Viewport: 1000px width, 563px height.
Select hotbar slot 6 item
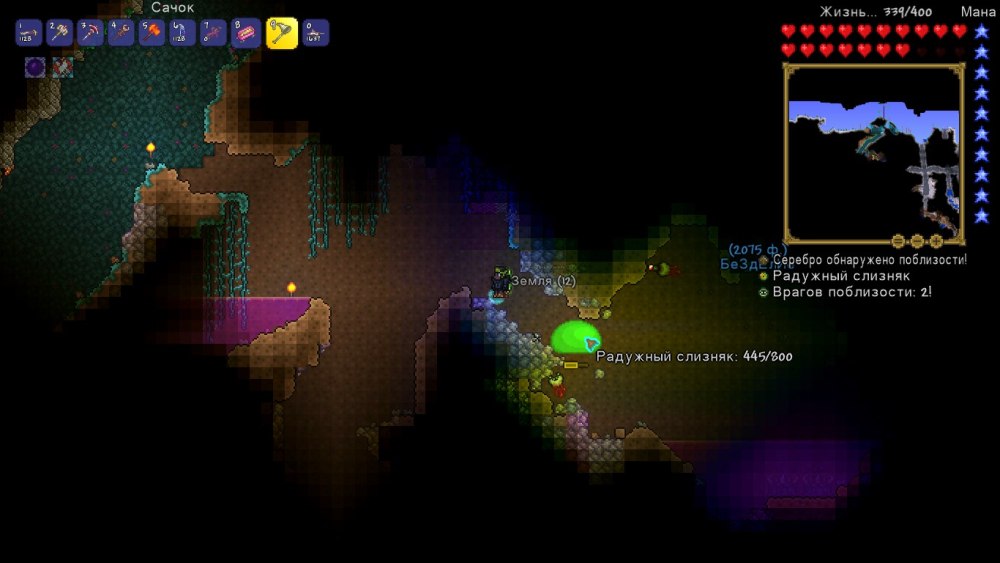183,33
